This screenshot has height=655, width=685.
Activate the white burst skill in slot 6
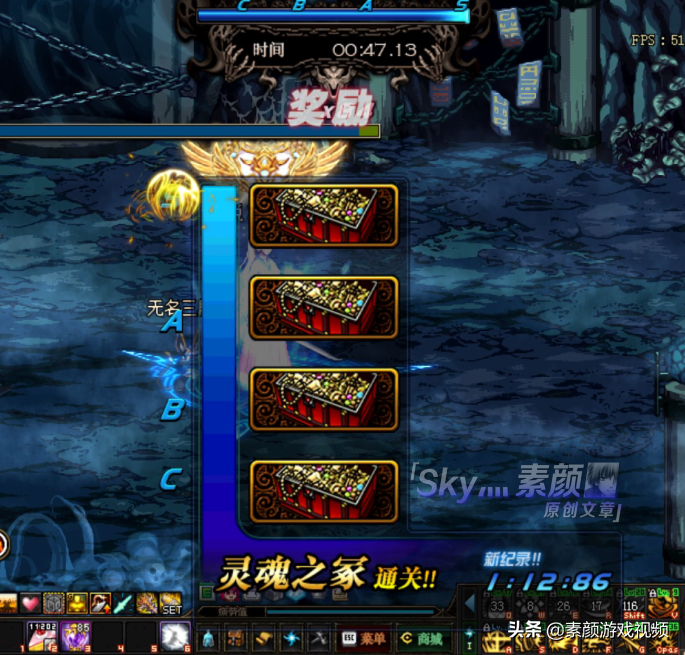pyautogui.click(x=176, y=636)
